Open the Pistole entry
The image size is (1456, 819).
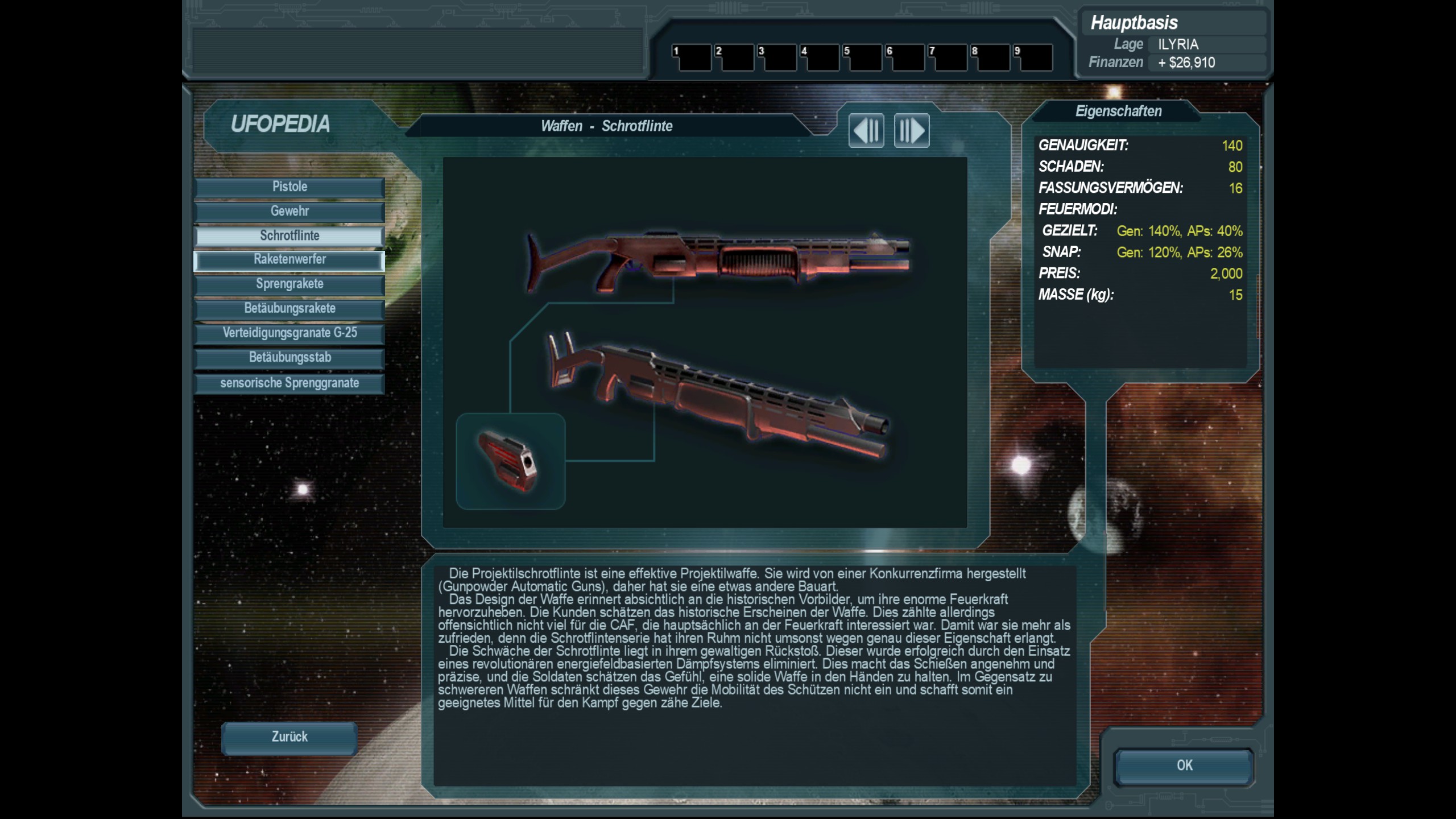tap(289, 187)
